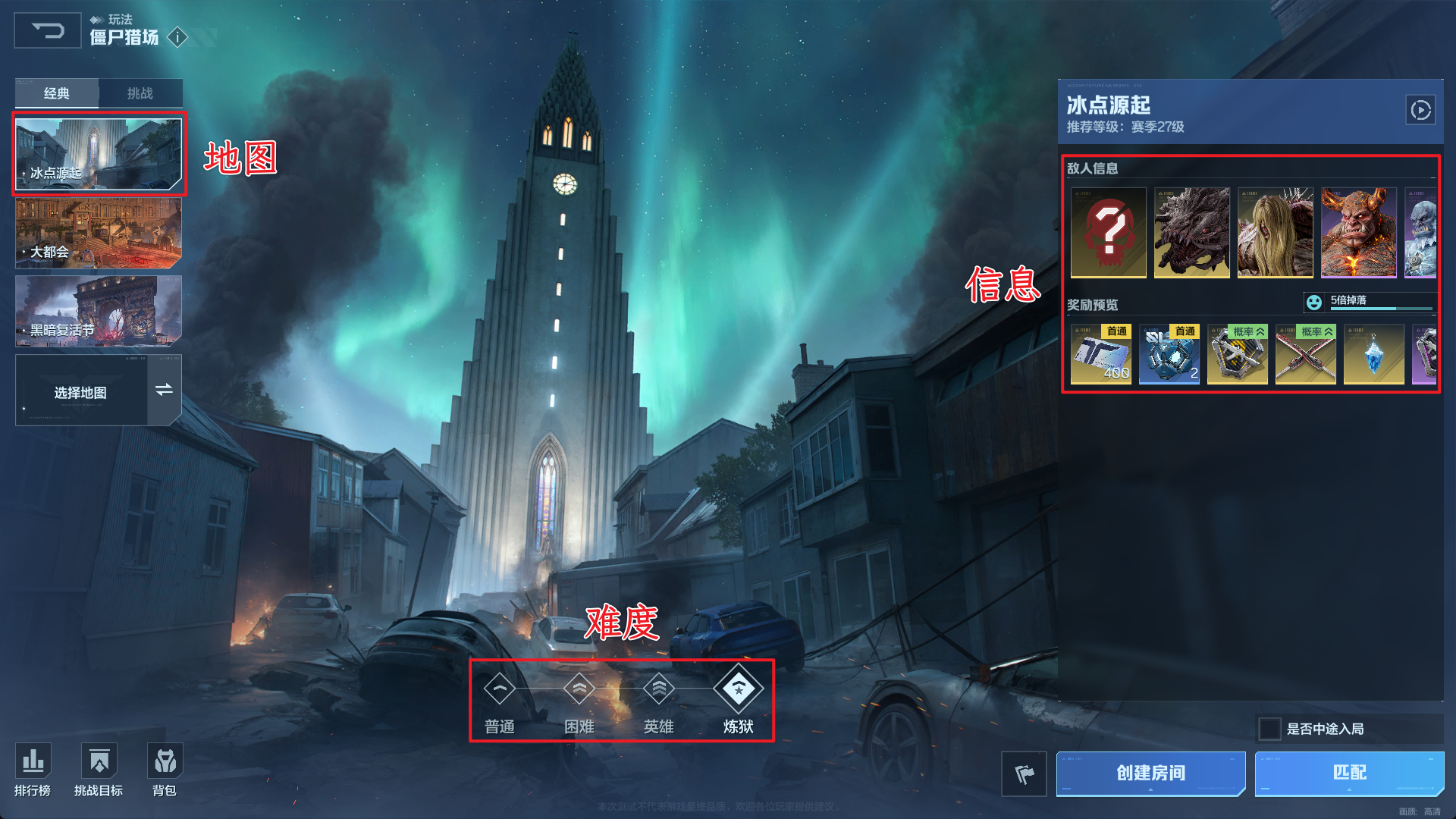Pick the 黑暗复活节 map

coord(99,312)
